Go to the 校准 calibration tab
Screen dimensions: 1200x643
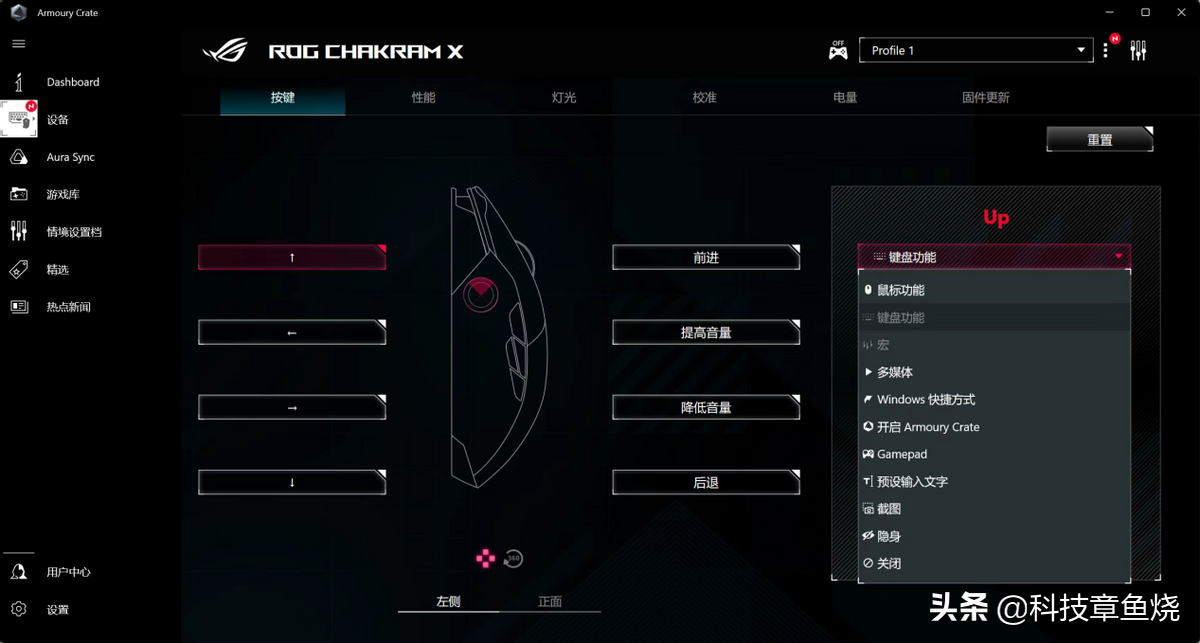pos(705,98)
